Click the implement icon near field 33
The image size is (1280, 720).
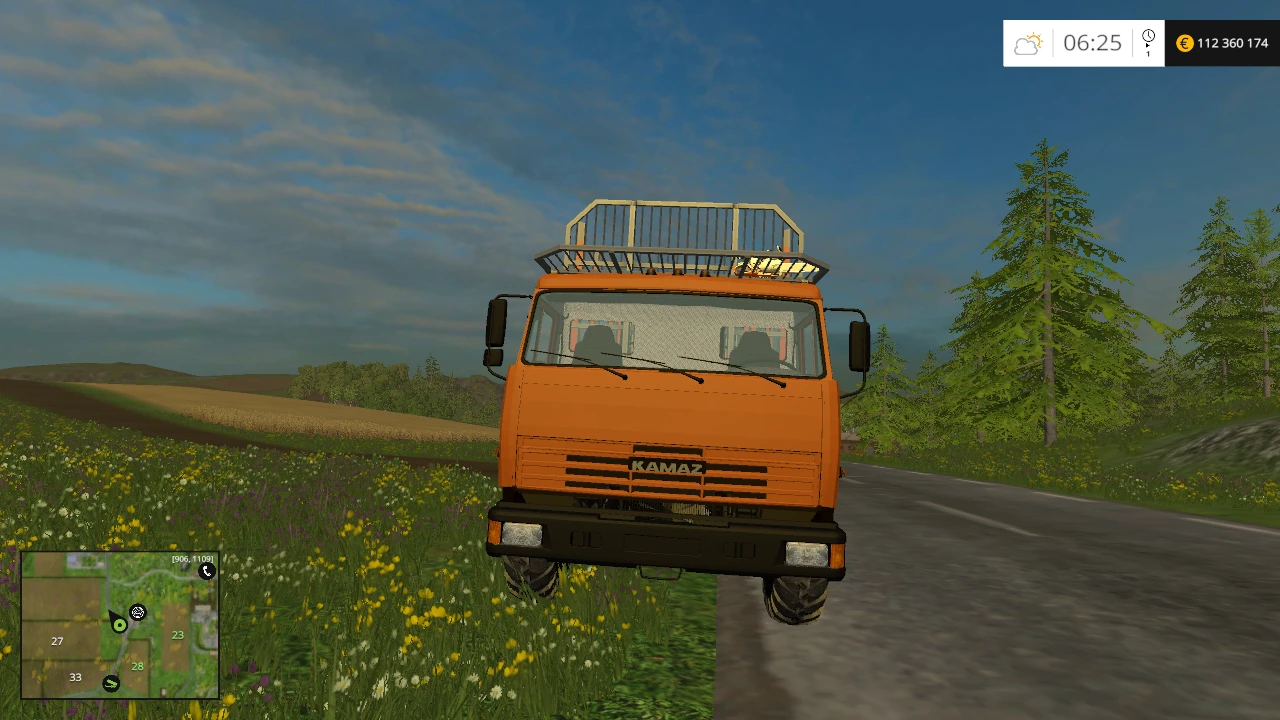pyautogui.click(x=111, y=683)
